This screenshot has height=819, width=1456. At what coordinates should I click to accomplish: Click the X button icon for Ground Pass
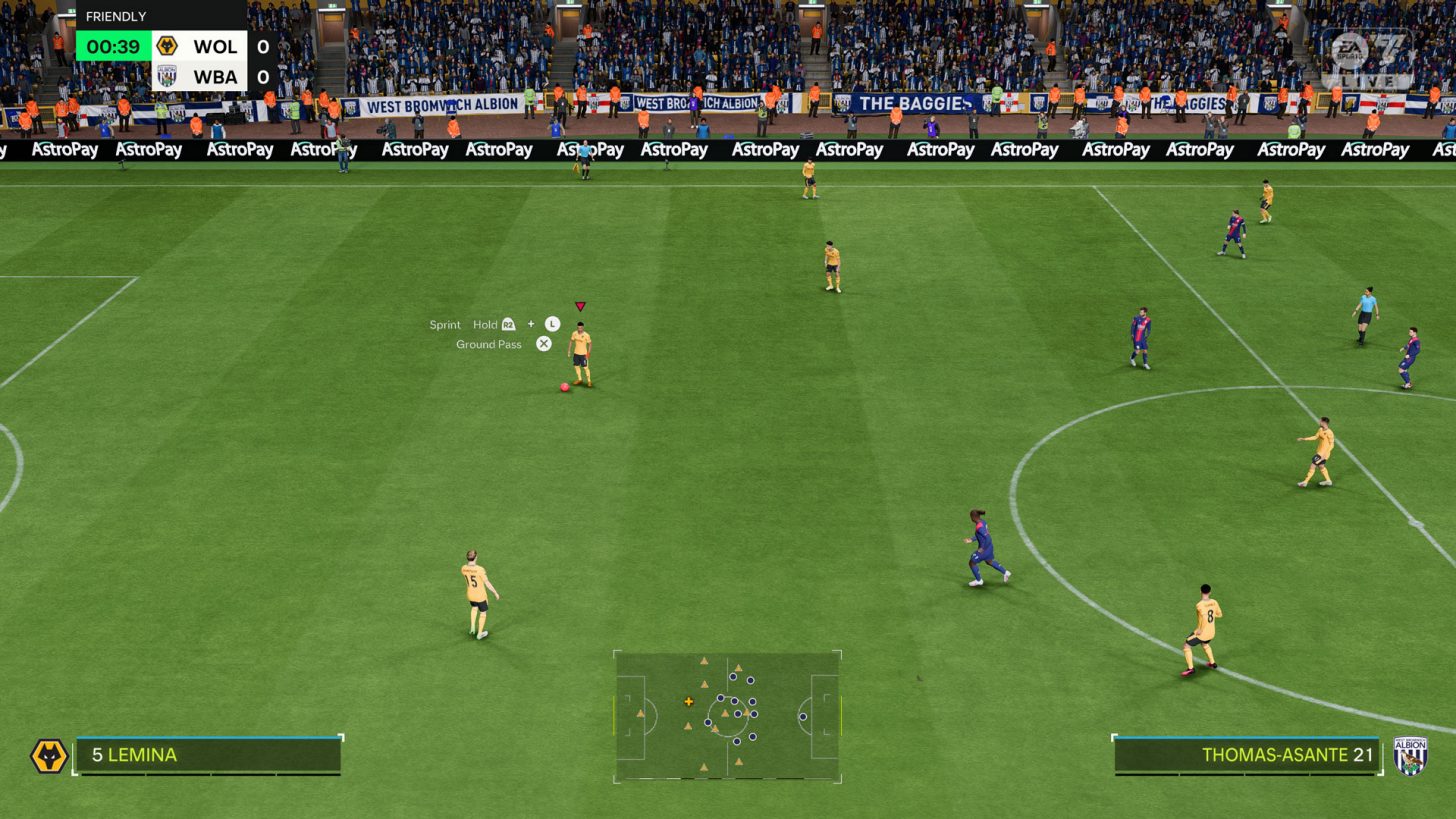click(543, 343)
